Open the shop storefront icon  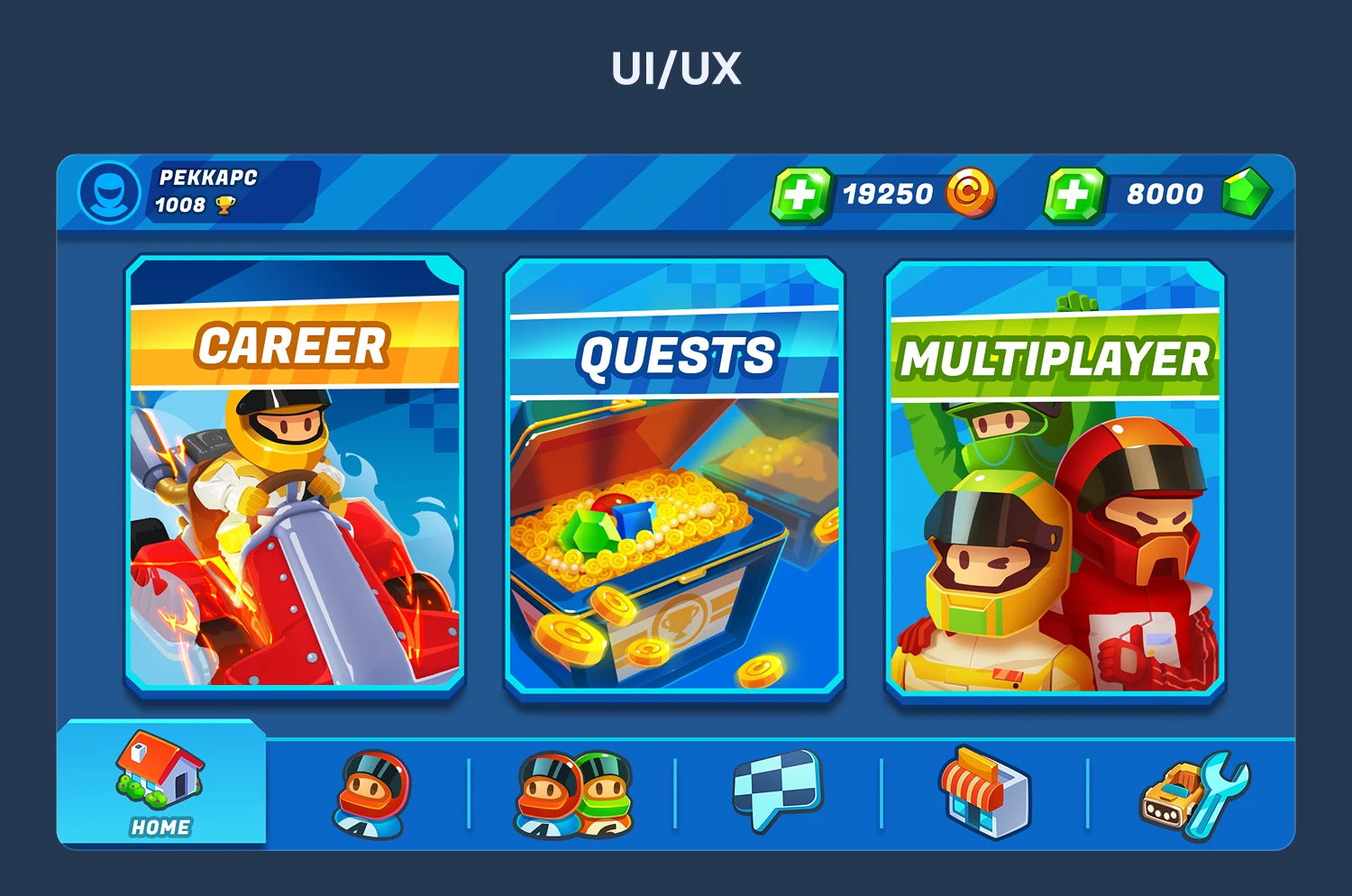point(981,793)
